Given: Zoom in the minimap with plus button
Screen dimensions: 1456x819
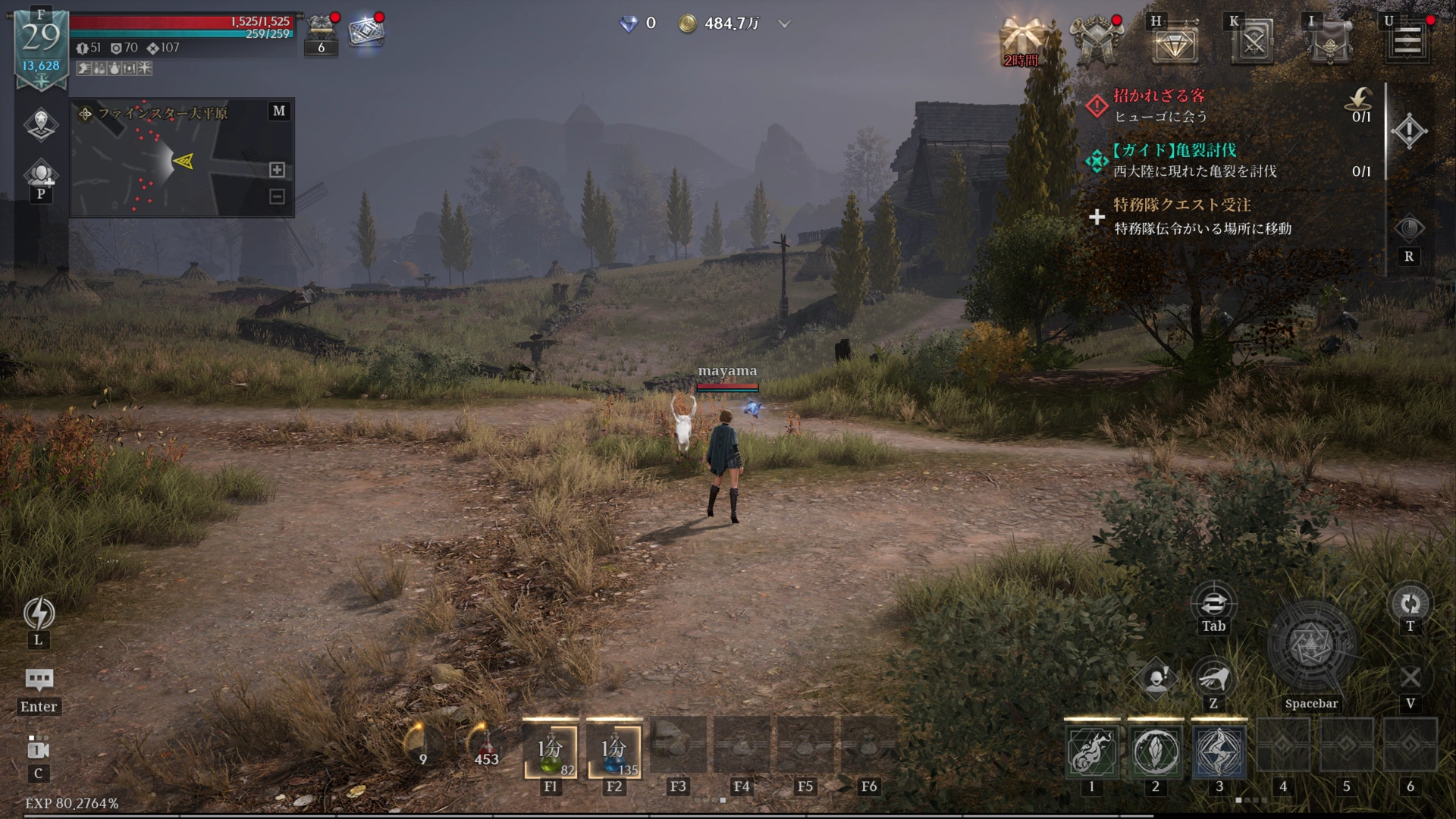Looking at the screenshot, I should pos(277,170).
